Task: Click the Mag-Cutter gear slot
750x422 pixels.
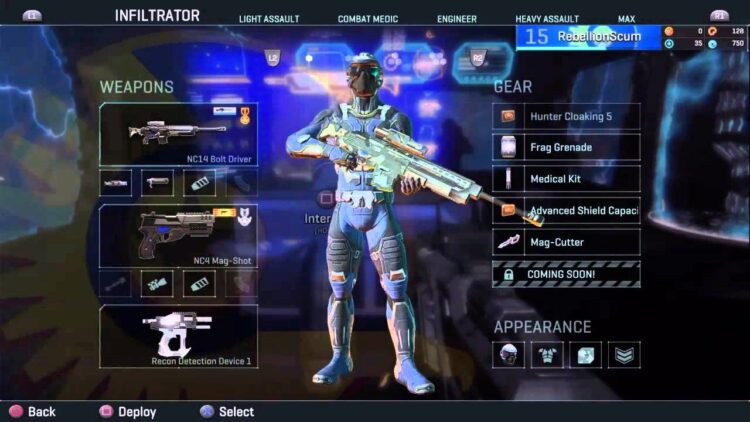Action: (x=566, y=242)
